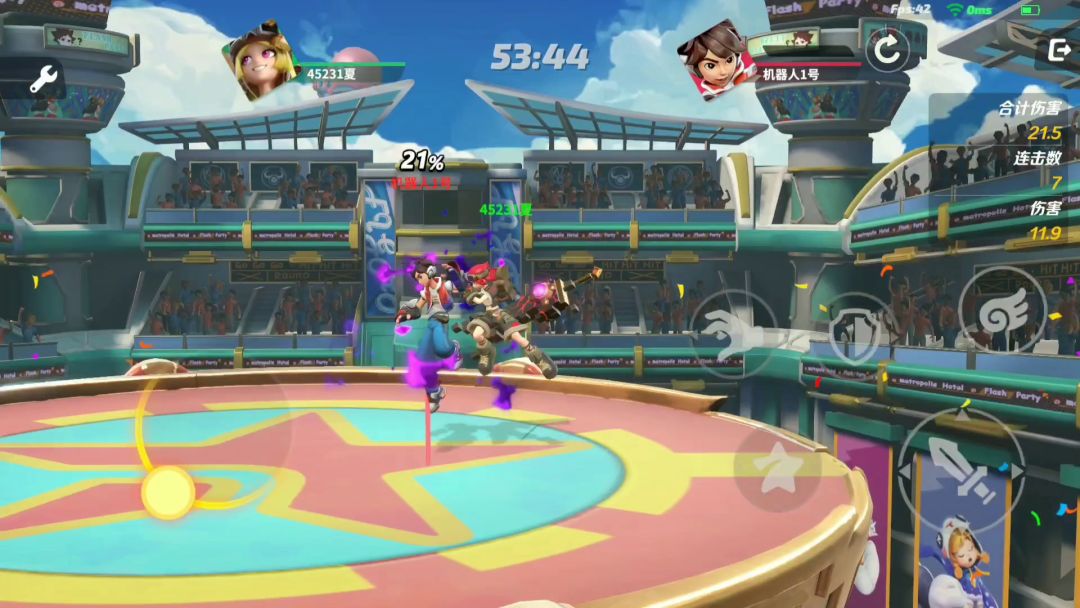Tap the circular reset arrow button
This screenshot has width=1080, height=608.
click(x=888, y=48)
